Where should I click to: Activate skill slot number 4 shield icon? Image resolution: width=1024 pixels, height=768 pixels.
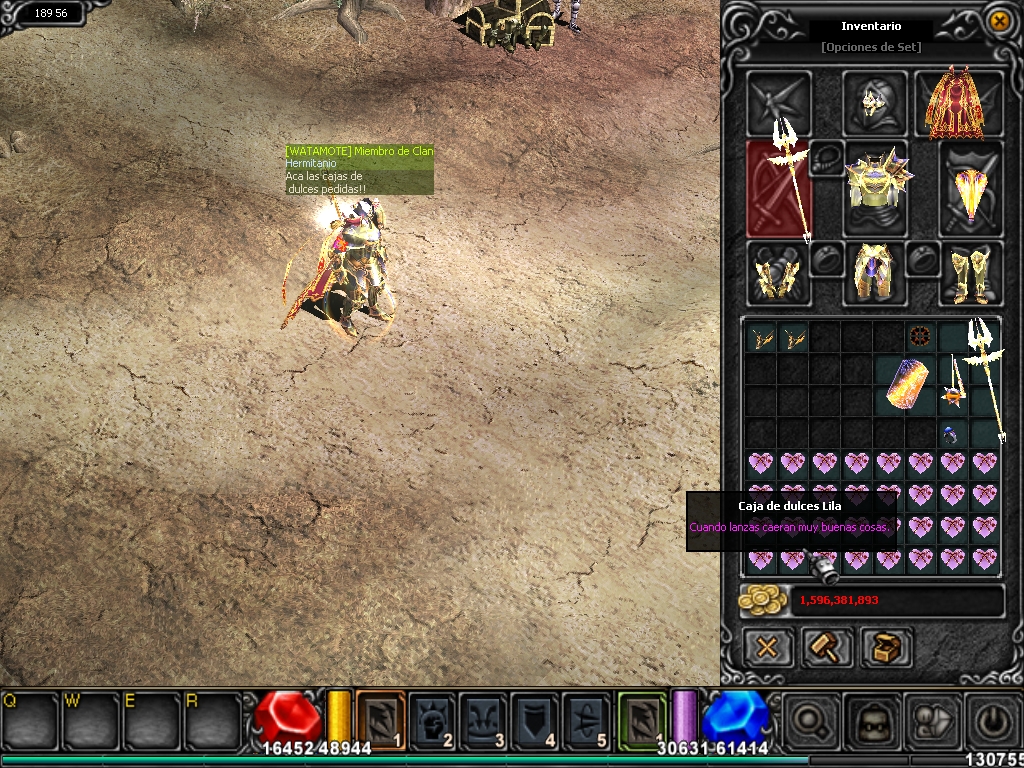point(535,719)
